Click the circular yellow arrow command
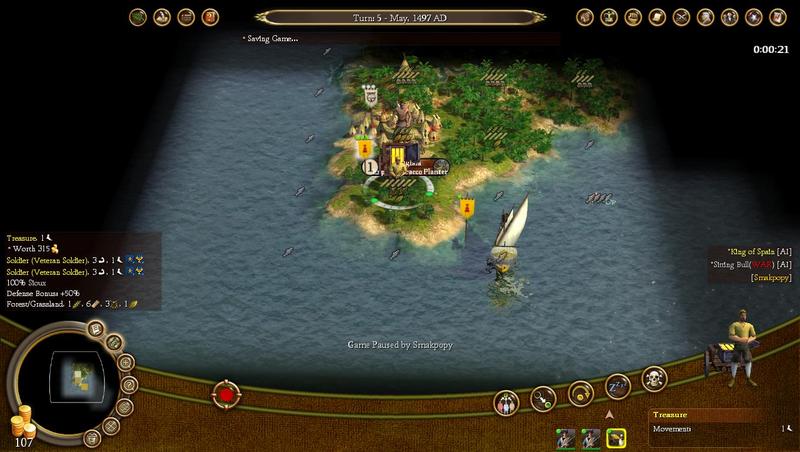This screenshot has width=800, height=452. [580, 393]
